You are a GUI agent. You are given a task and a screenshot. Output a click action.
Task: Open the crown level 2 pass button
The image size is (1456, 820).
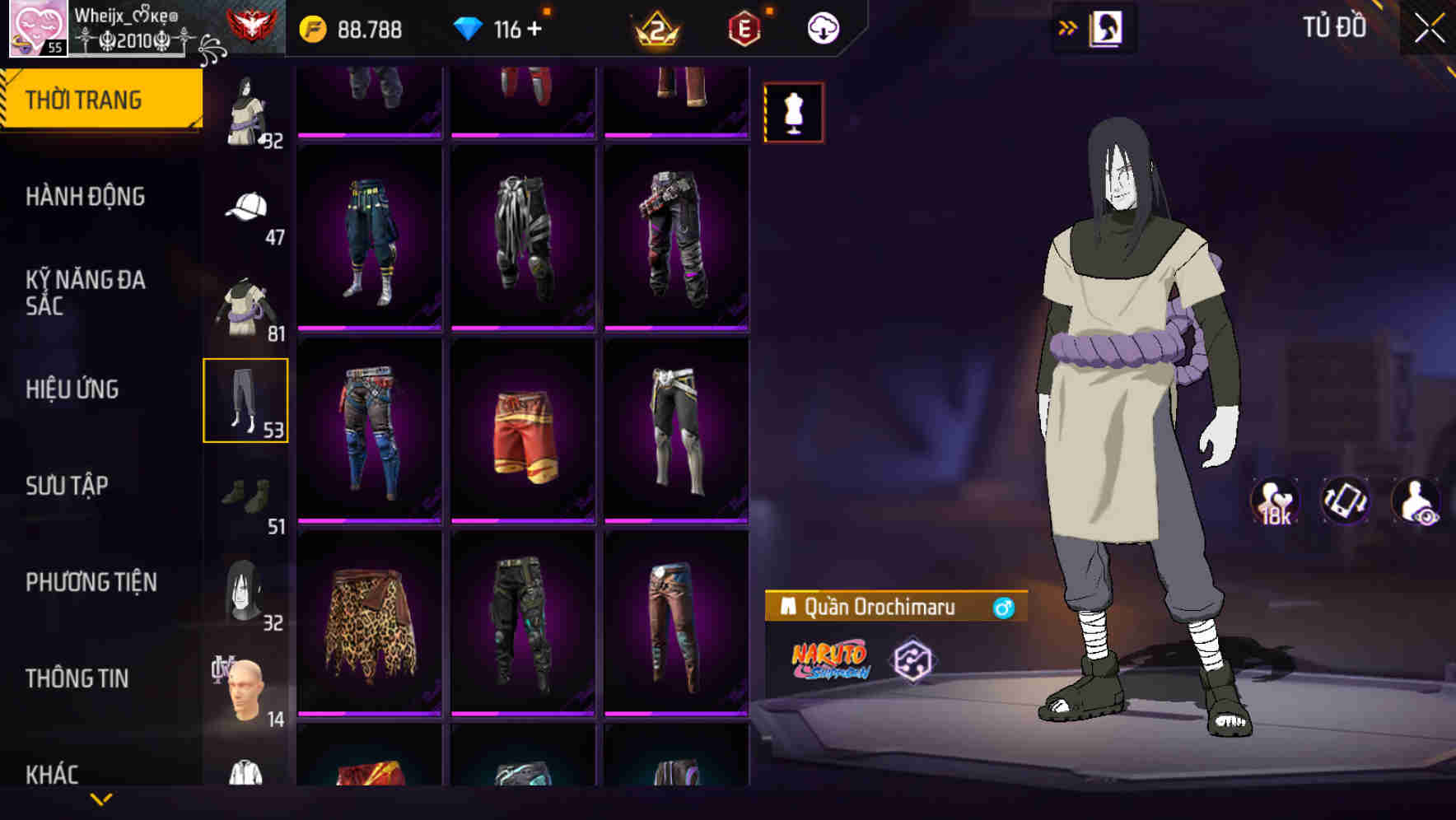click(655, 27)
